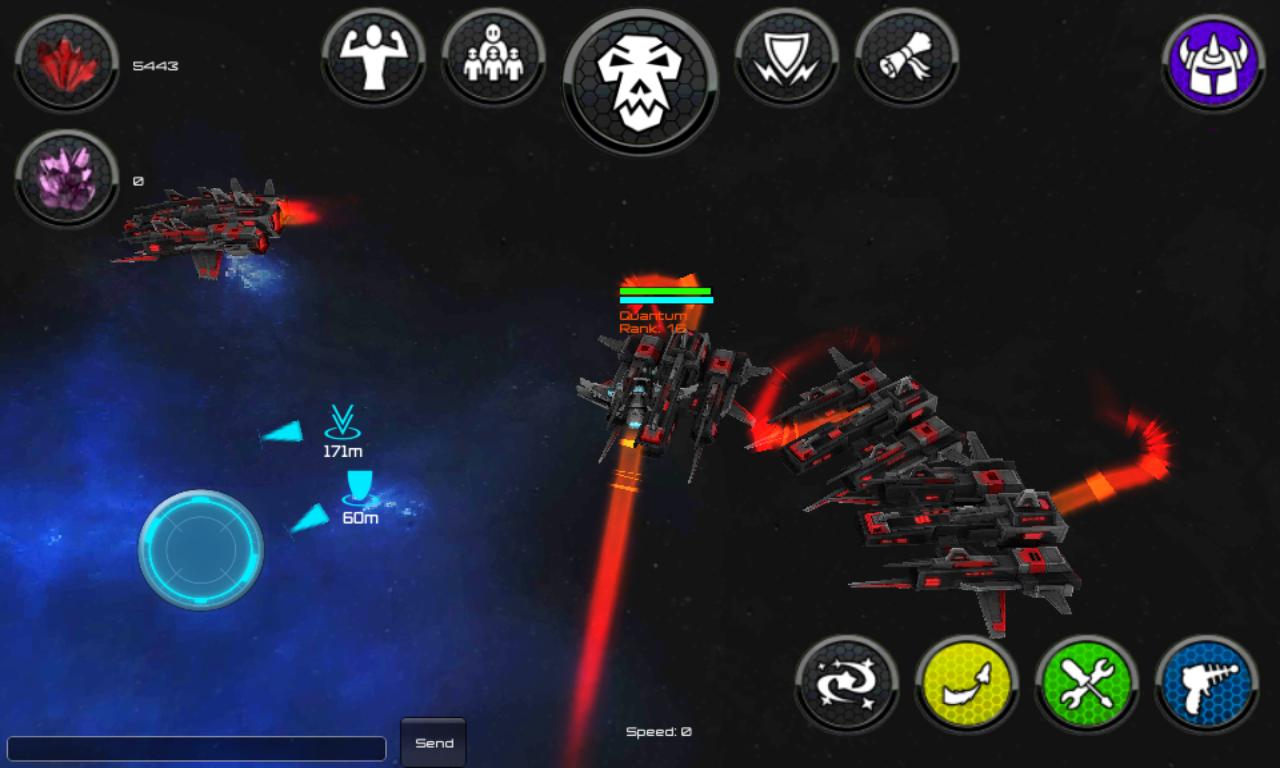This screenshot has width=1280, height=768.
Task: Open the crew management icon
Action: (x=493, y=60)
